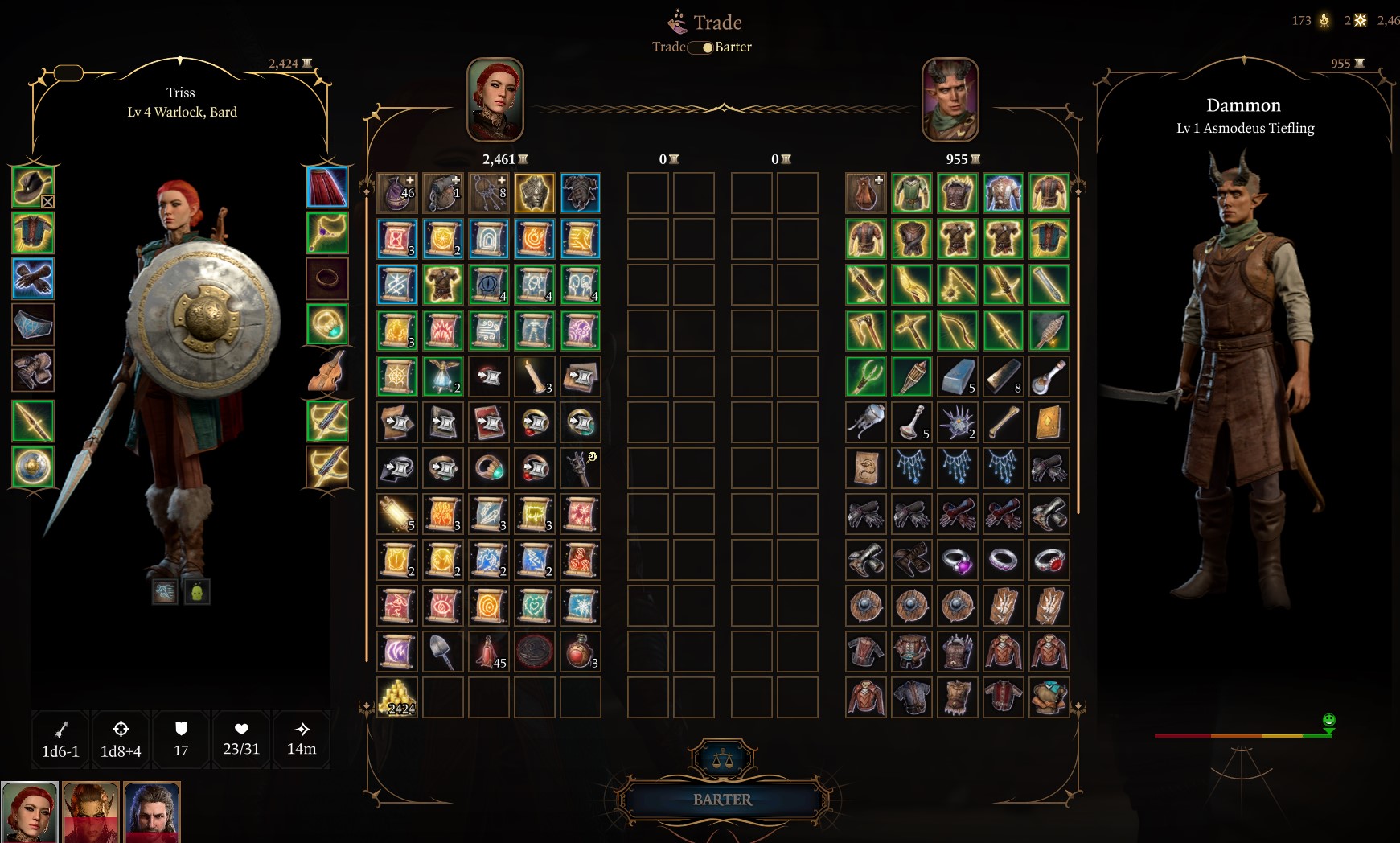Click the golden book in Dammon's inventory
This screenshot has width=1400, height=843.
point(1049,421)
